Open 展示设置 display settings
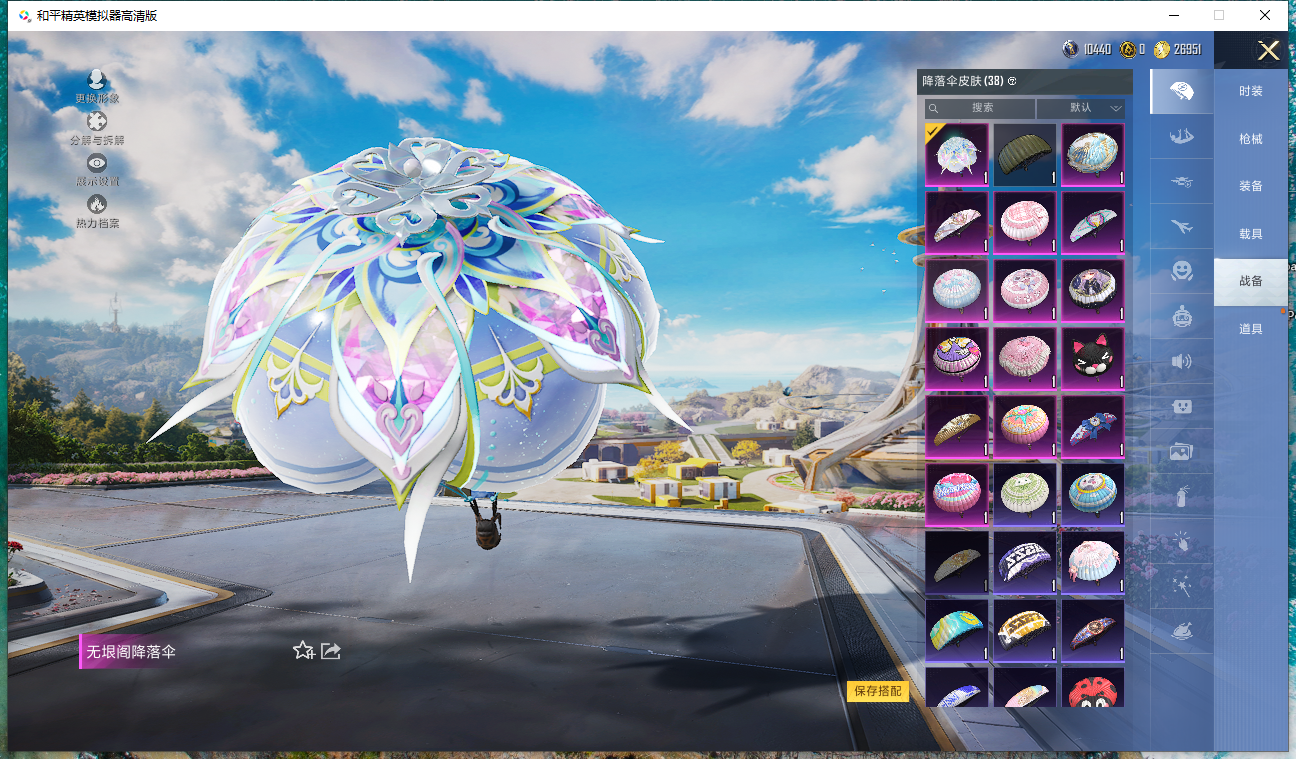The height and width of the screenshot is (759, 1296). 97,169
